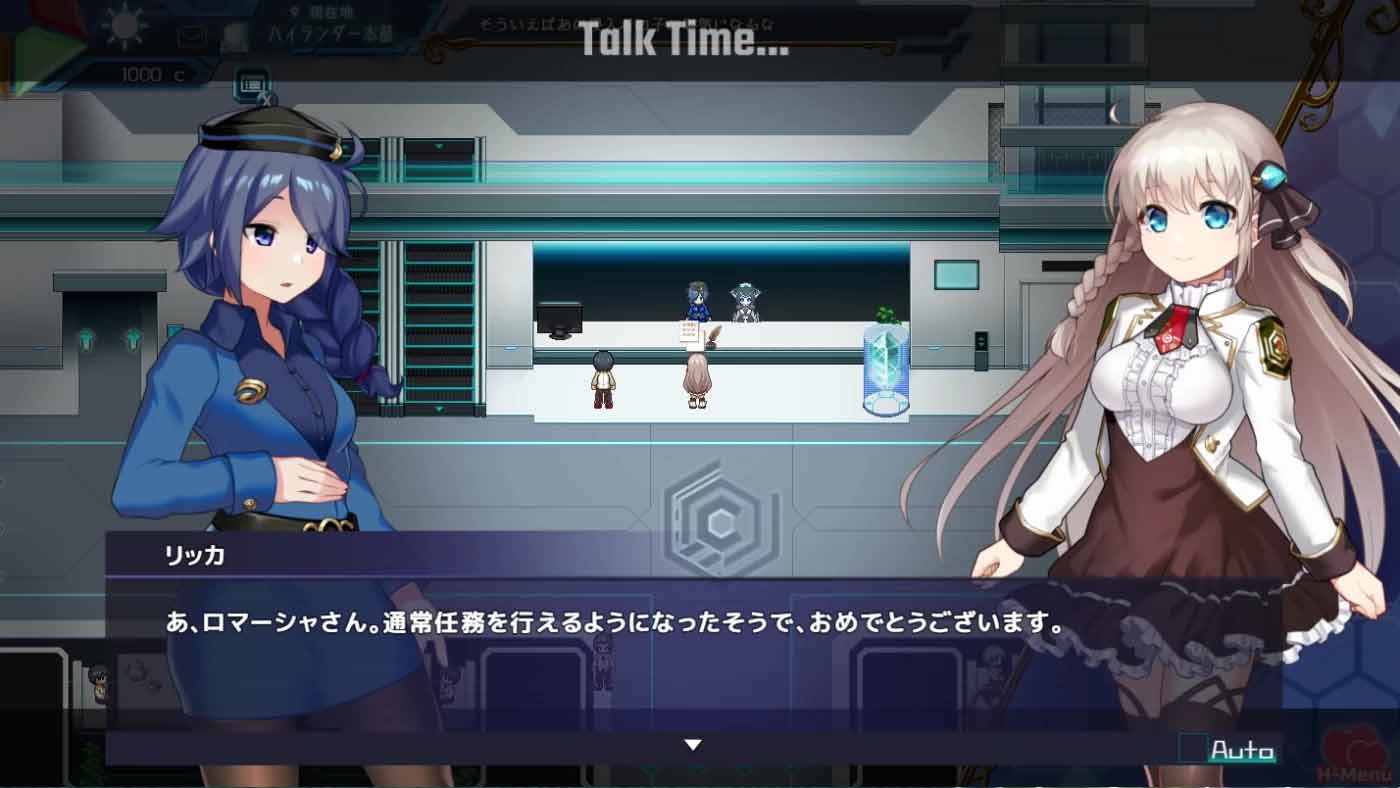Click the down arrow to advance the dialogue
Screen dimensions: 1400x788
(x=690, y=744)
